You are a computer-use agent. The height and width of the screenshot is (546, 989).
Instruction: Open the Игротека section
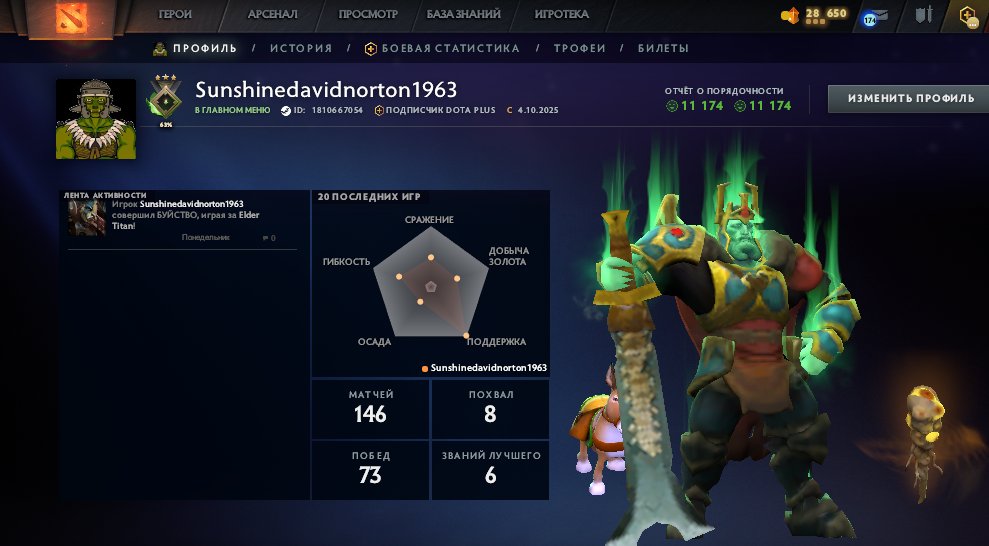click(x=561, y=15)
